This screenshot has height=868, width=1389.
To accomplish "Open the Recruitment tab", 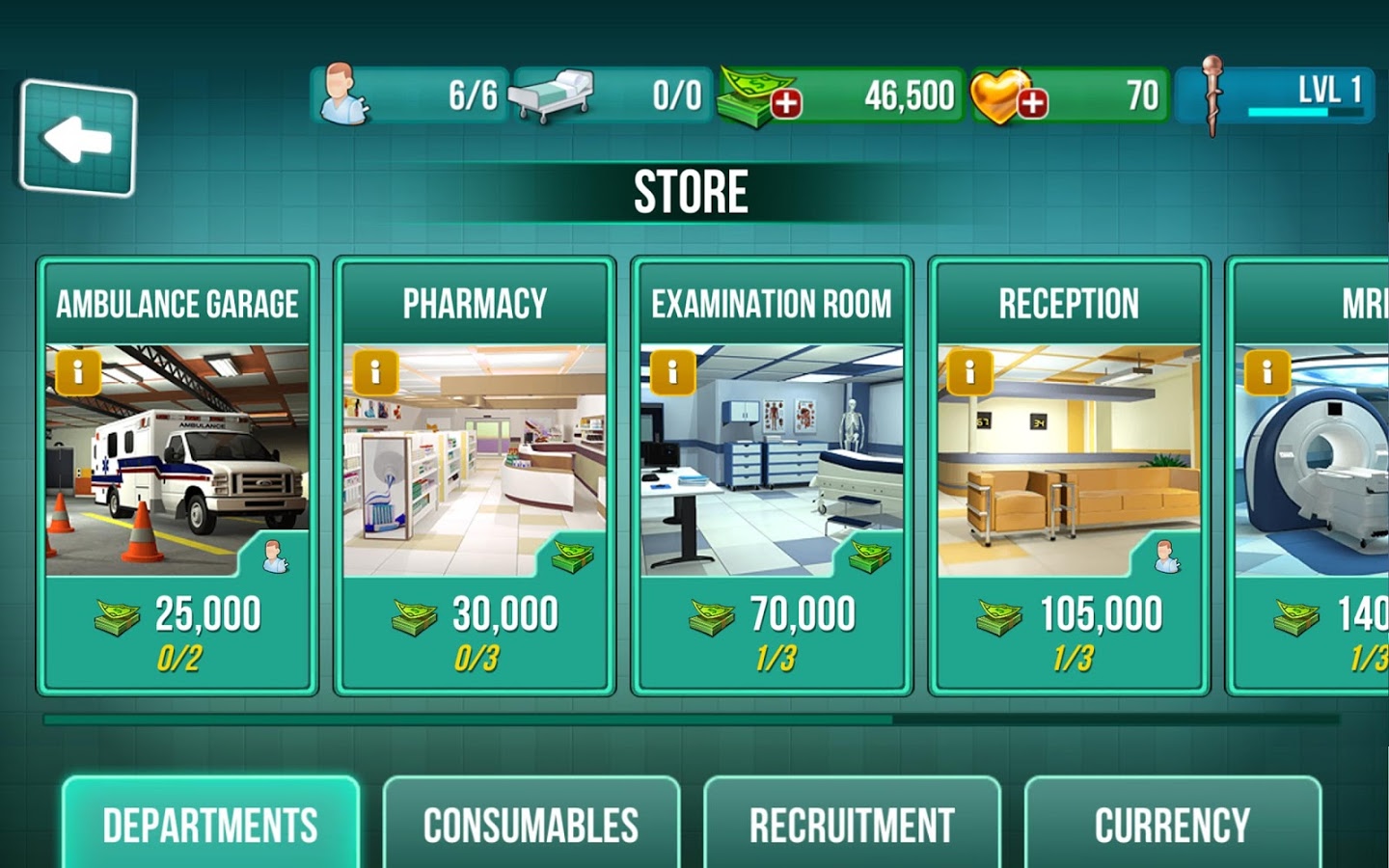I will coord(851,824).
